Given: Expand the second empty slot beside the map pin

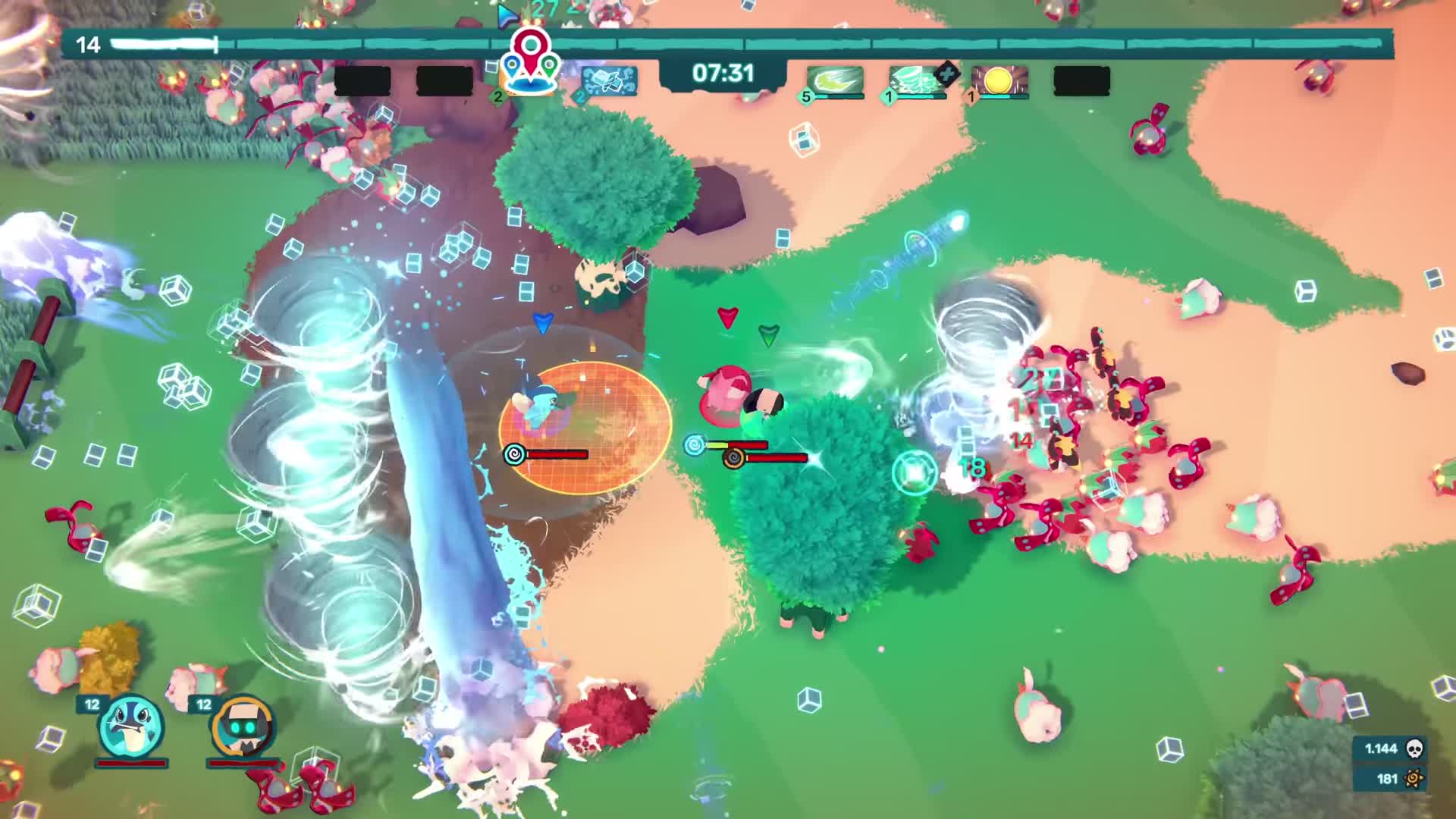Looking at the screenshot, I should [x=445, y=80].
